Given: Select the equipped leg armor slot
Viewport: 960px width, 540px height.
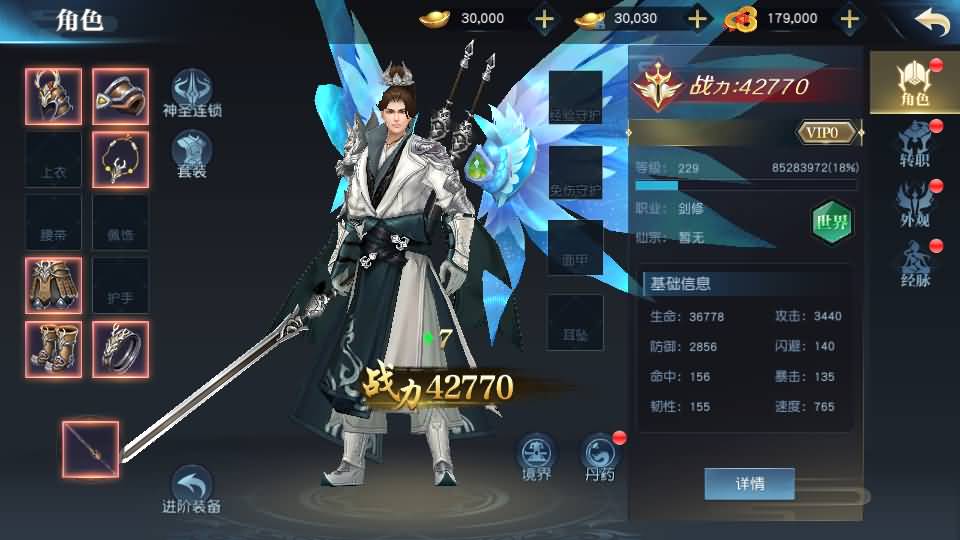Looking at the screenshot, I should pyautogui.click(x=53, y=285).
